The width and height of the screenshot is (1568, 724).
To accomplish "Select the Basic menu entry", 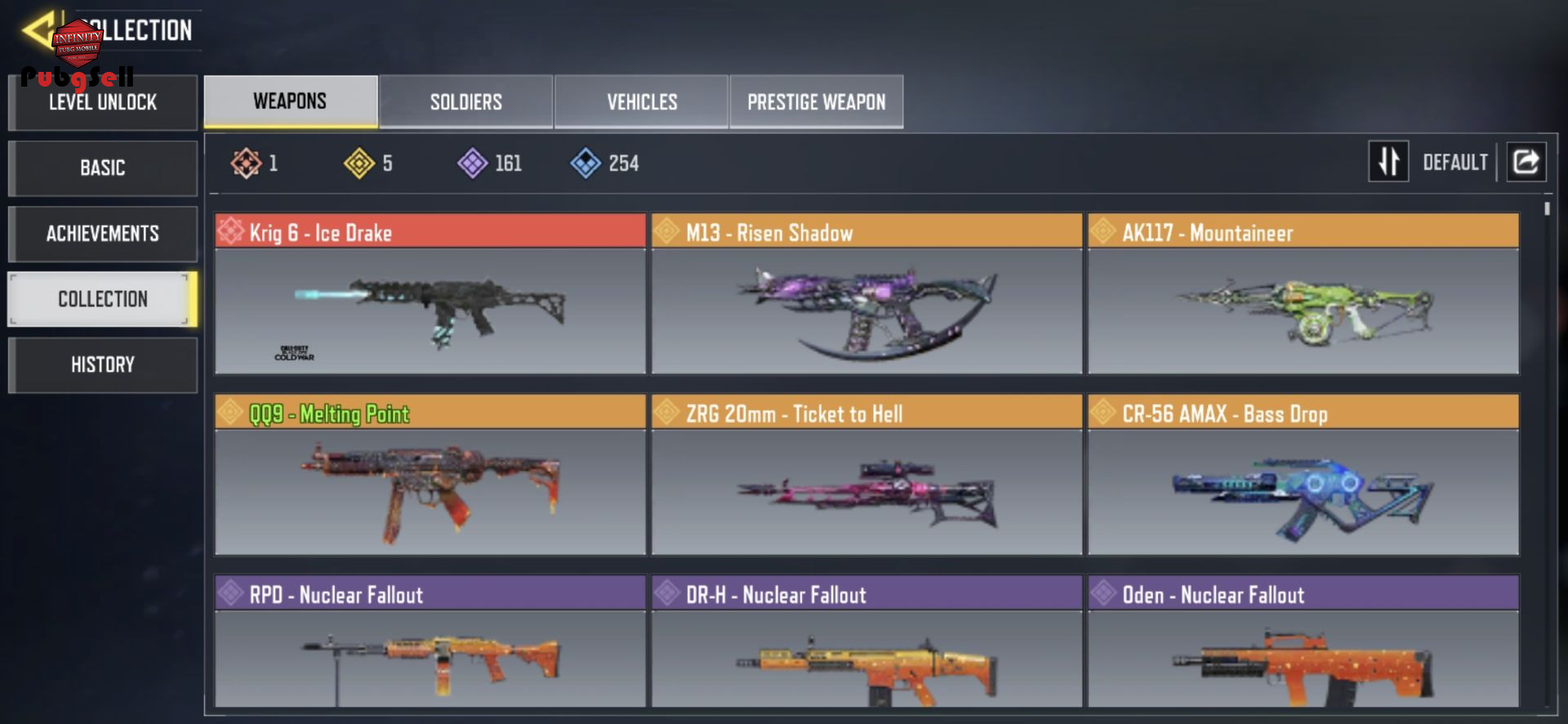I will (x=103, y=168).
